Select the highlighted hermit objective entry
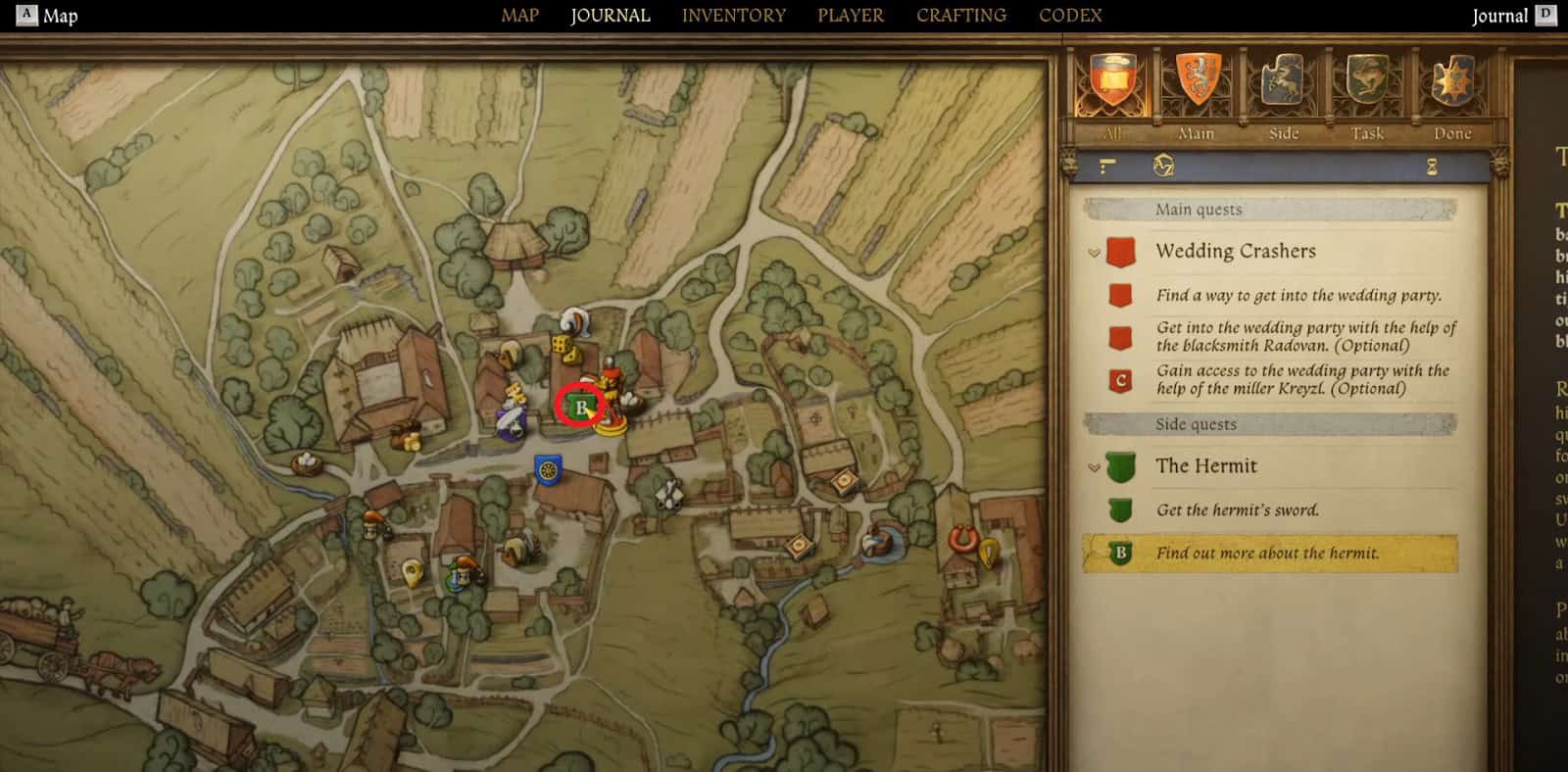The height and width of the screenshot is (772, 1568). 1269,553
